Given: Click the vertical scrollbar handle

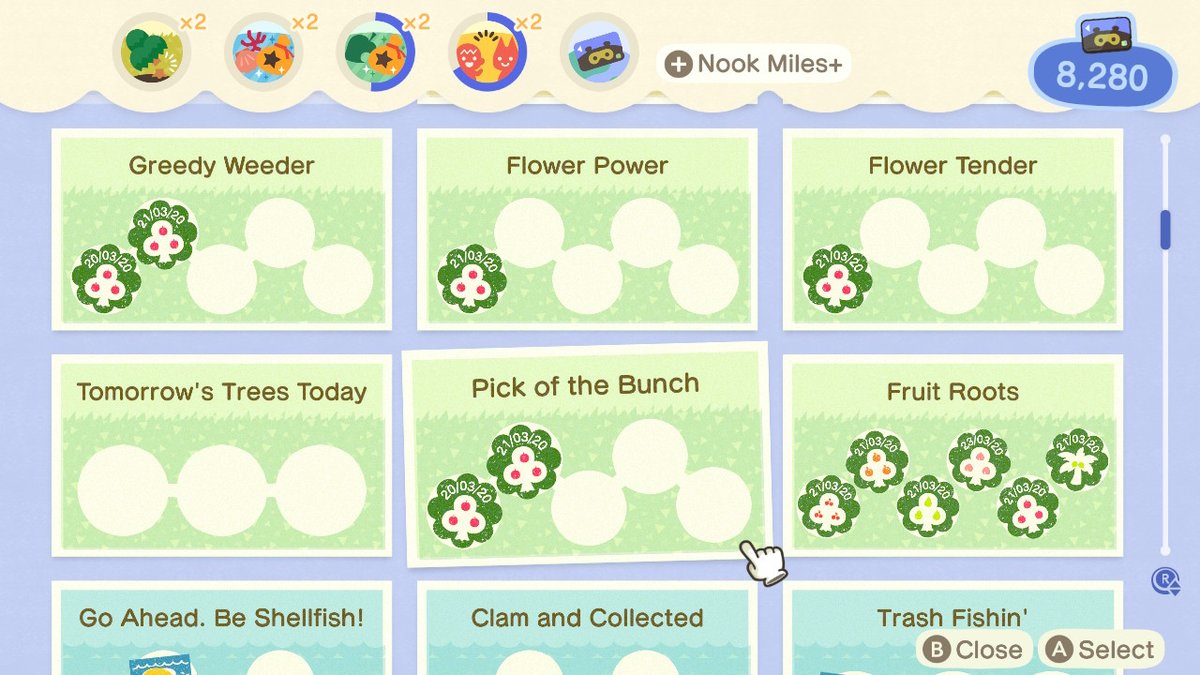Looking at the screenshot, I should pos(1165,229).
